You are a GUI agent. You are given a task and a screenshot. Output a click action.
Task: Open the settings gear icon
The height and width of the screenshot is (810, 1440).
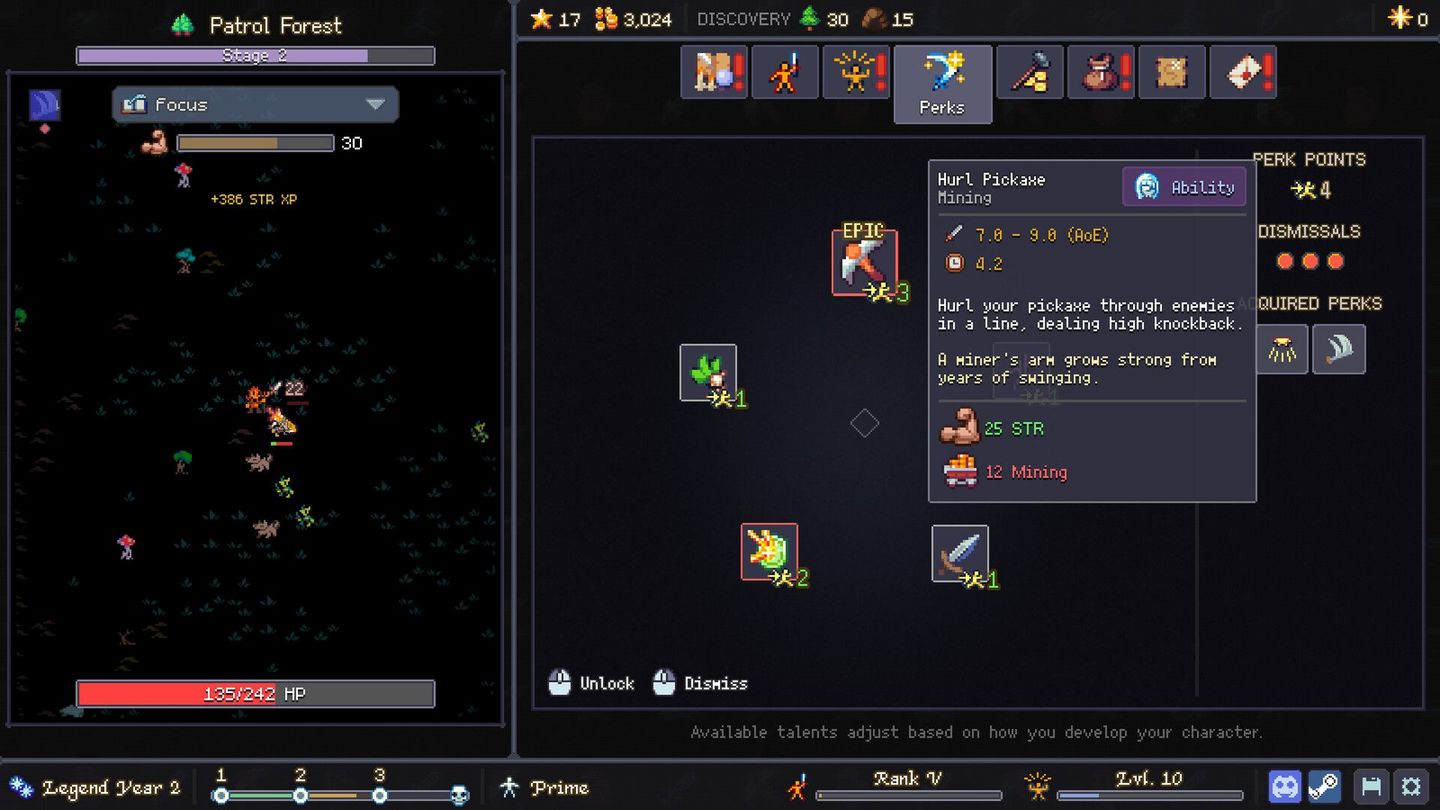click(1412, 785)
